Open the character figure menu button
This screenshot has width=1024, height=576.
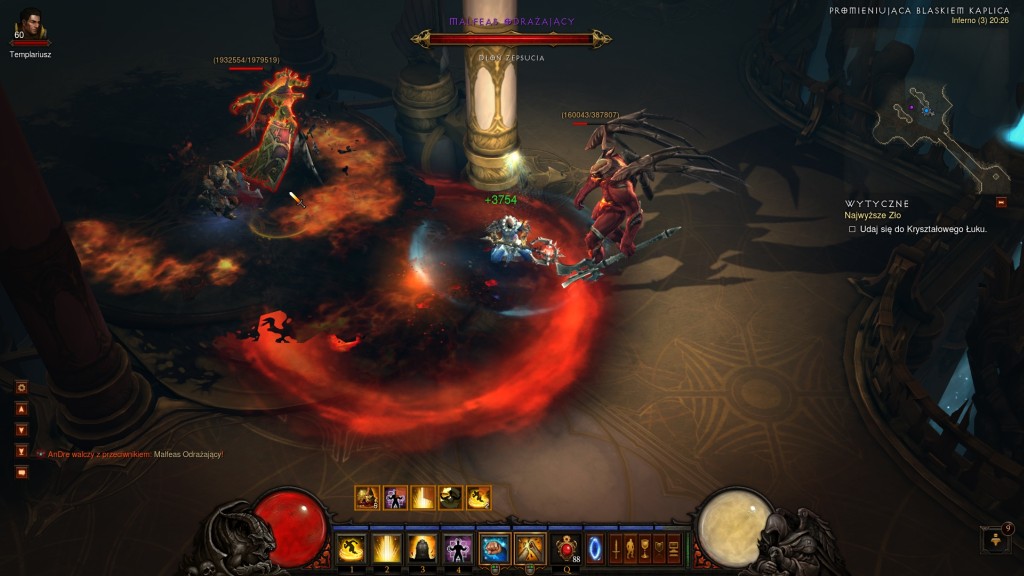pos(631,548)
